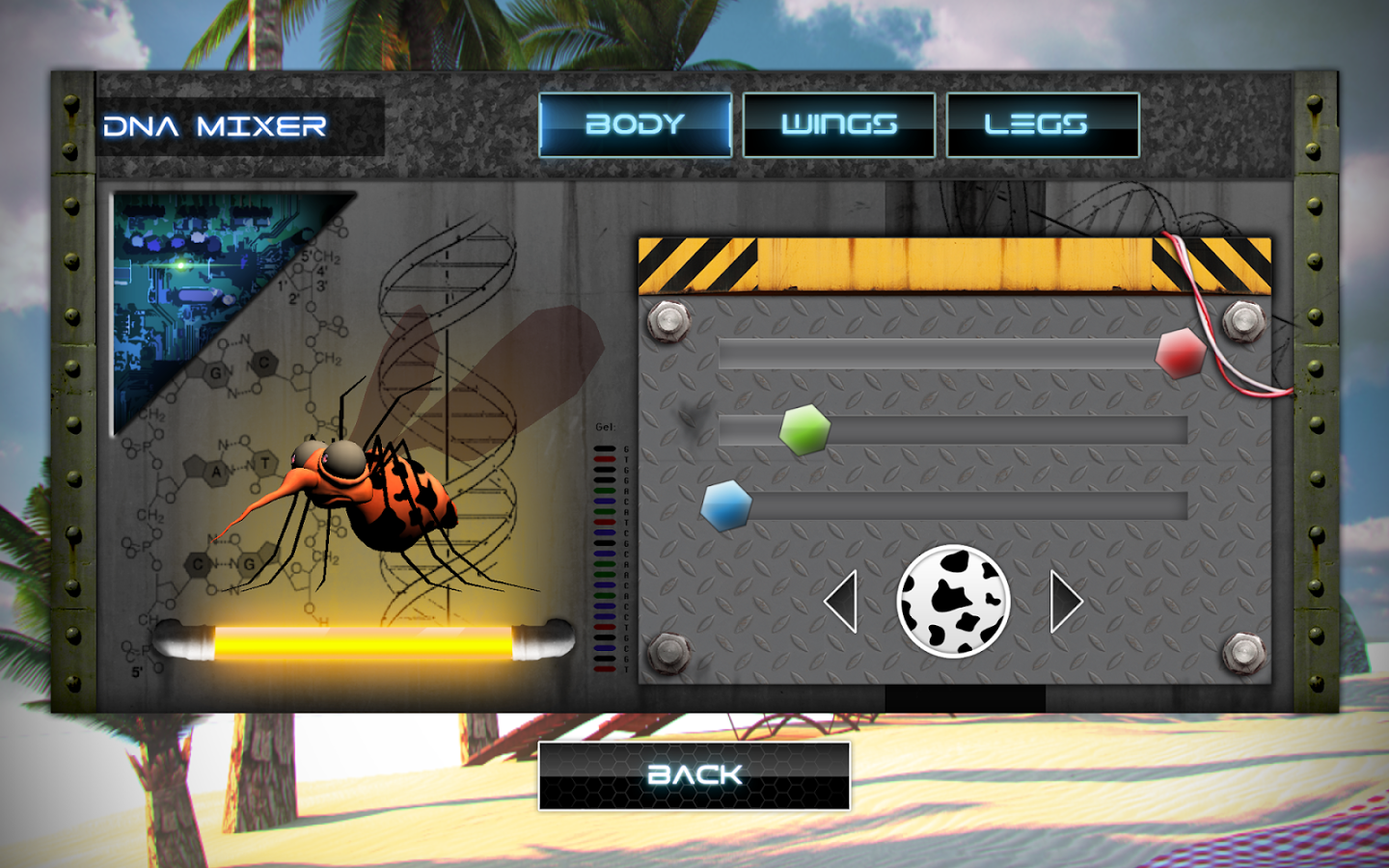Click the right arrow to cycle body texture

(1066, 600)
